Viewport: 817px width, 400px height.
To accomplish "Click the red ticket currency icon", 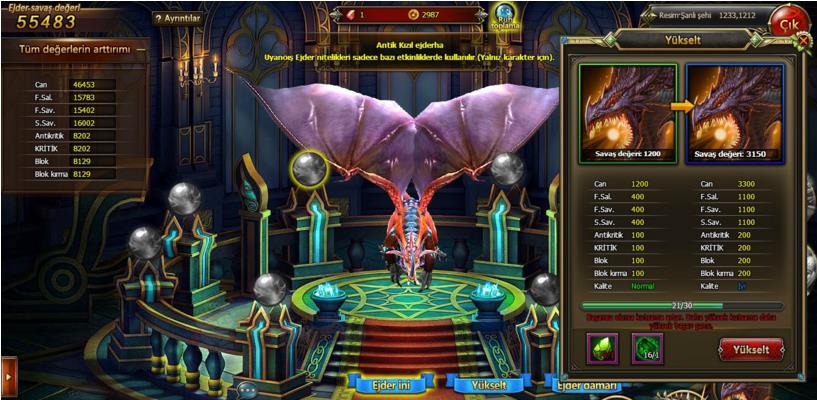I will (x=349, y=15).
